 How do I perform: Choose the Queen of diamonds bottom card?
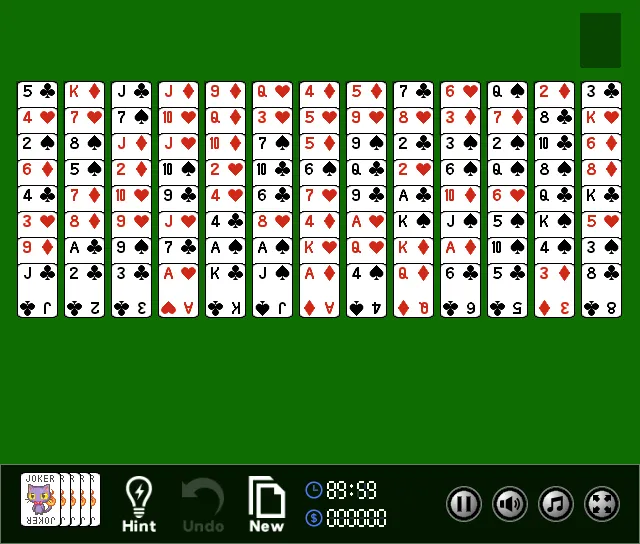point(412,290)
